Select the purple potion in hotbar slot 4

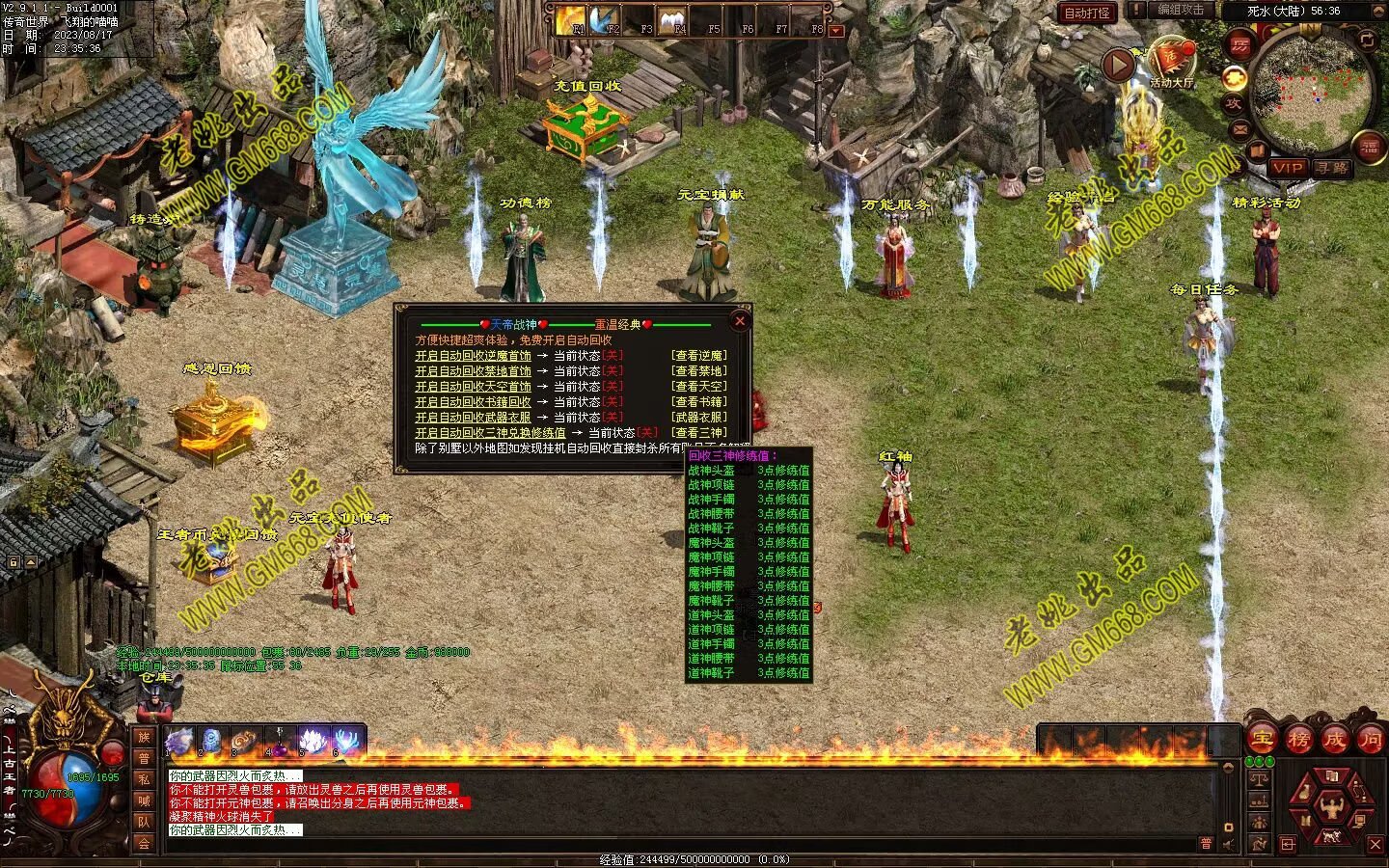pos(281,744)
